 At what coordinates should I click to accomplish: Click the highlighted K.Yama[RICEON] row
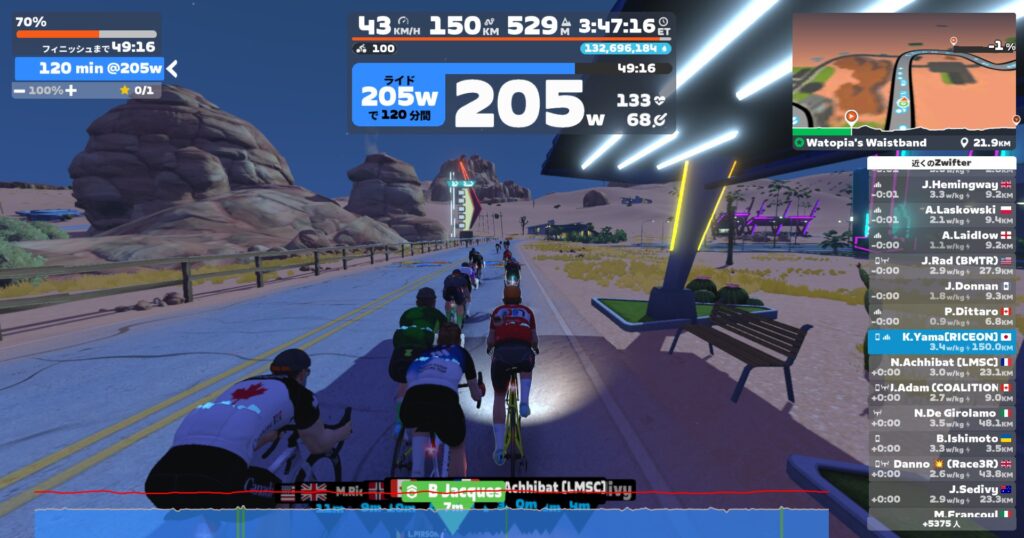pyautogui.click(x=941, y=342)
